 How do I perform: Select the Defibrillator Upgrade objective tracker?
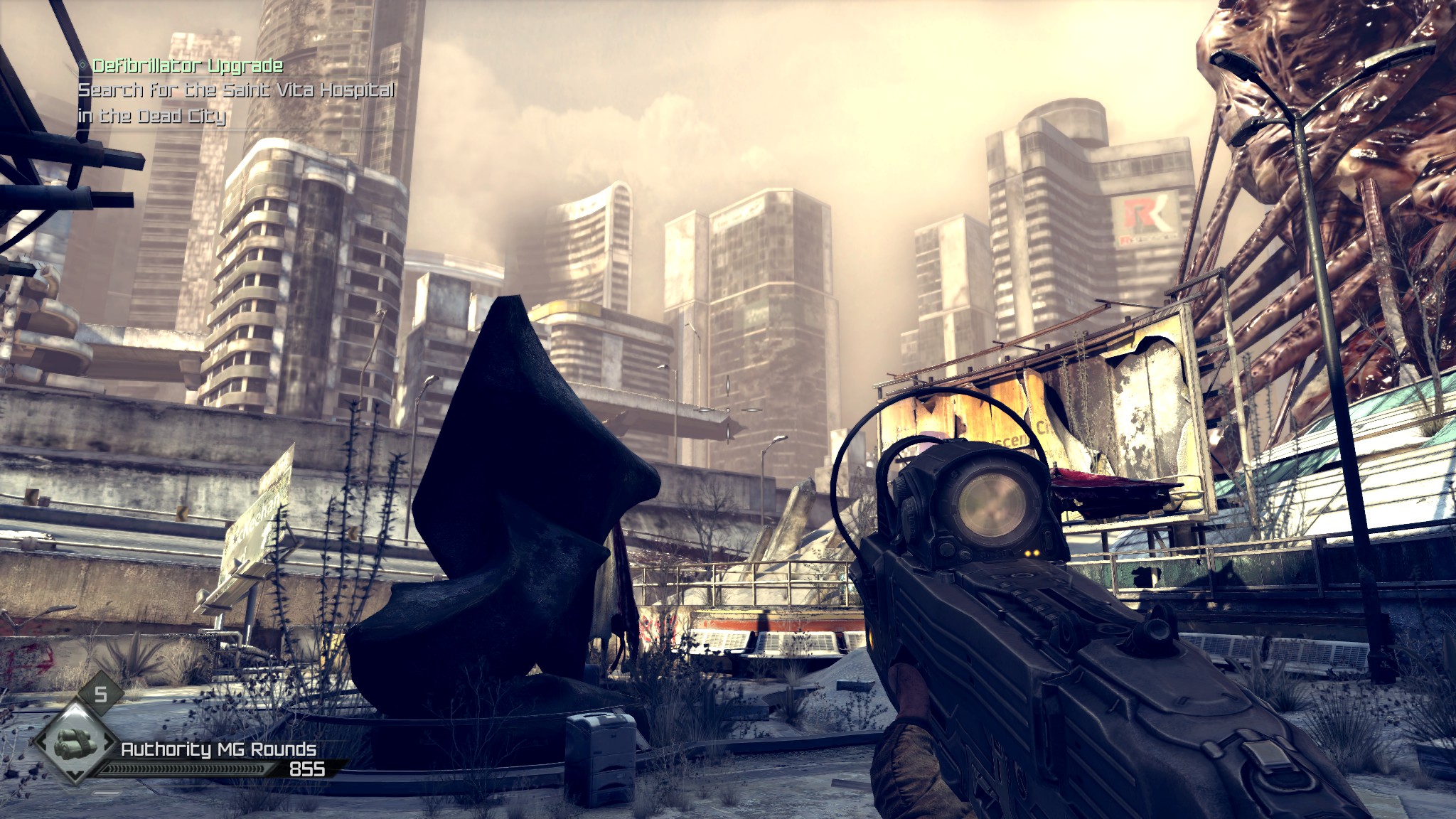tap(187, 67)
